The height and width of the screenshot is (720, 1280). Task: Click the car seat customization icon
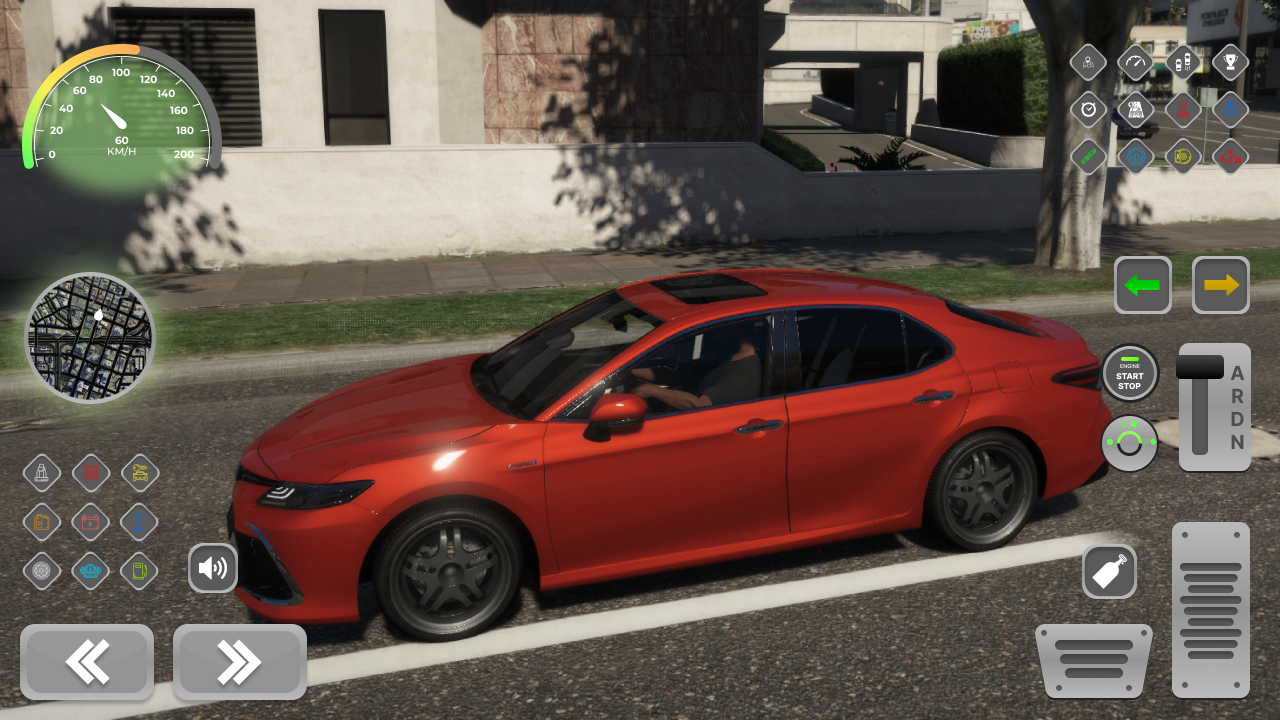coord(42,472)
